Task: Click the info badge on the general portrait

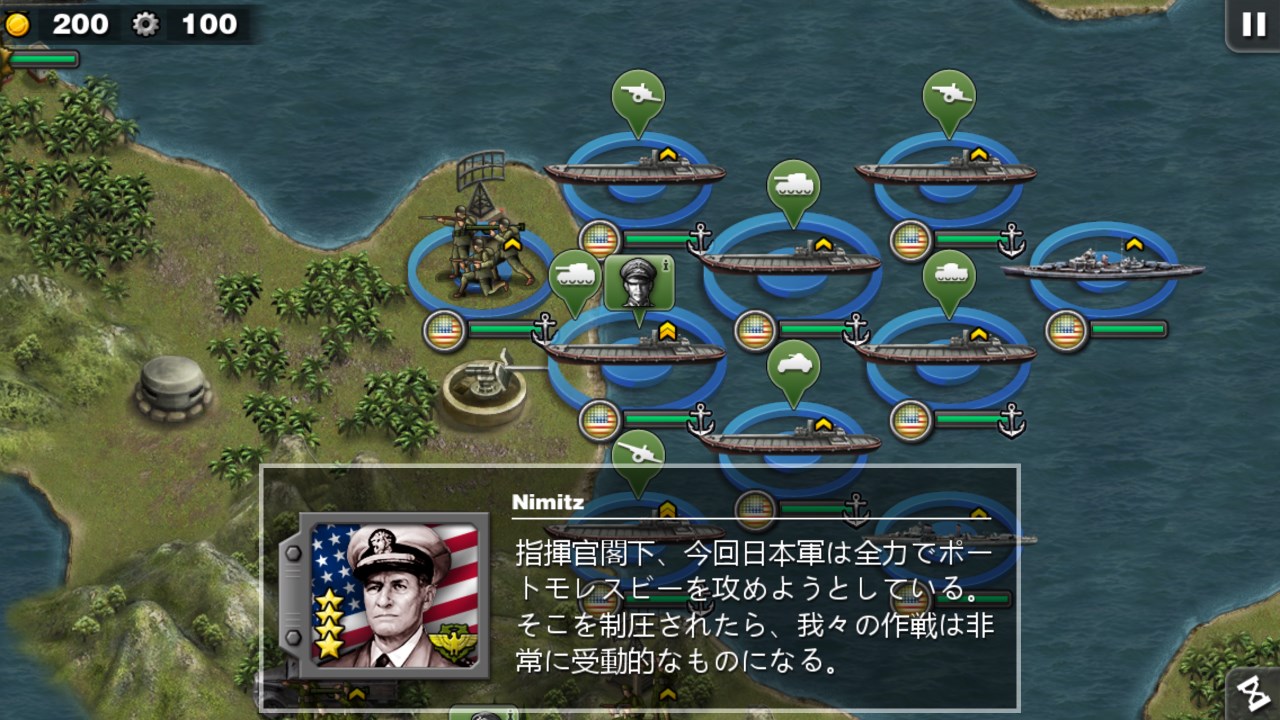Action: (x=665, y=264)
